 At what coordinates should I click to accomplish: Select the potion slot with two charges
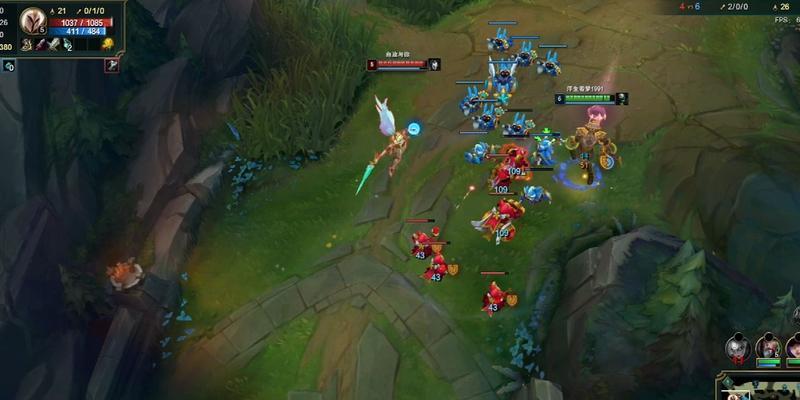pyautogui.click(x=66, y=44)
